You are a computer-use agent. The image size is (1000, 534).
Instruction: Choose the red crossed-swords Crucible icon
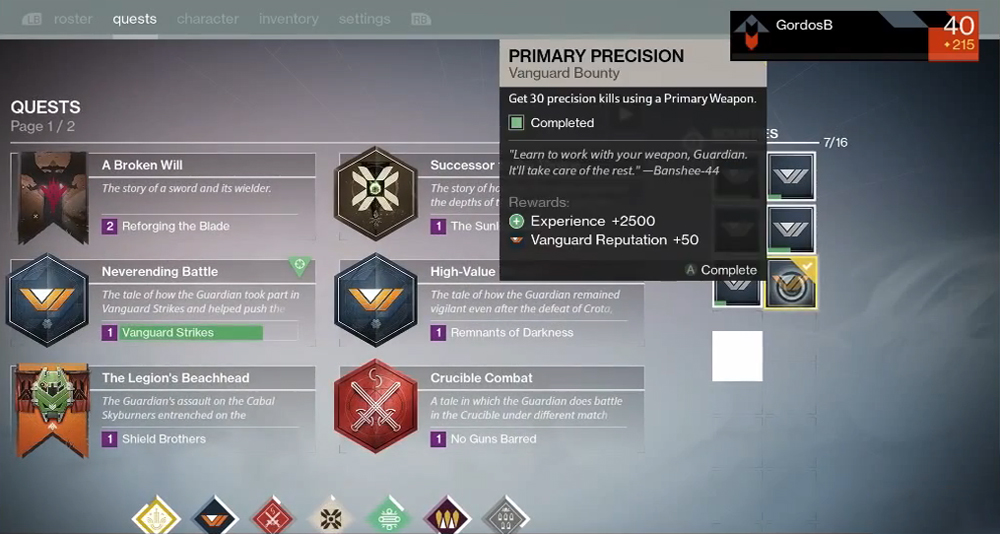coord(273,518)
